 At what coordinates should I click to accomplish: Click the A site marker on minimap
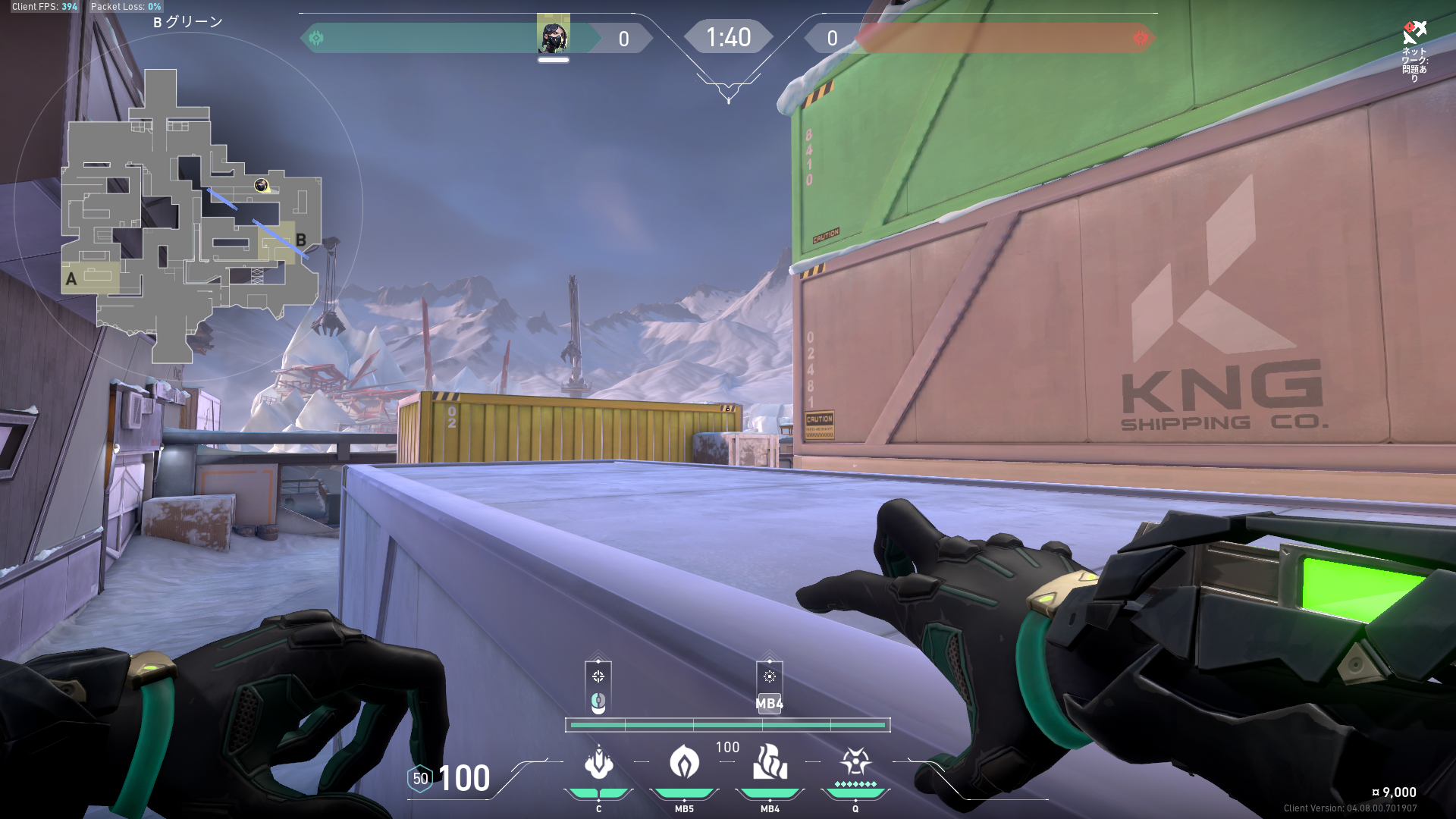(71, 279)
